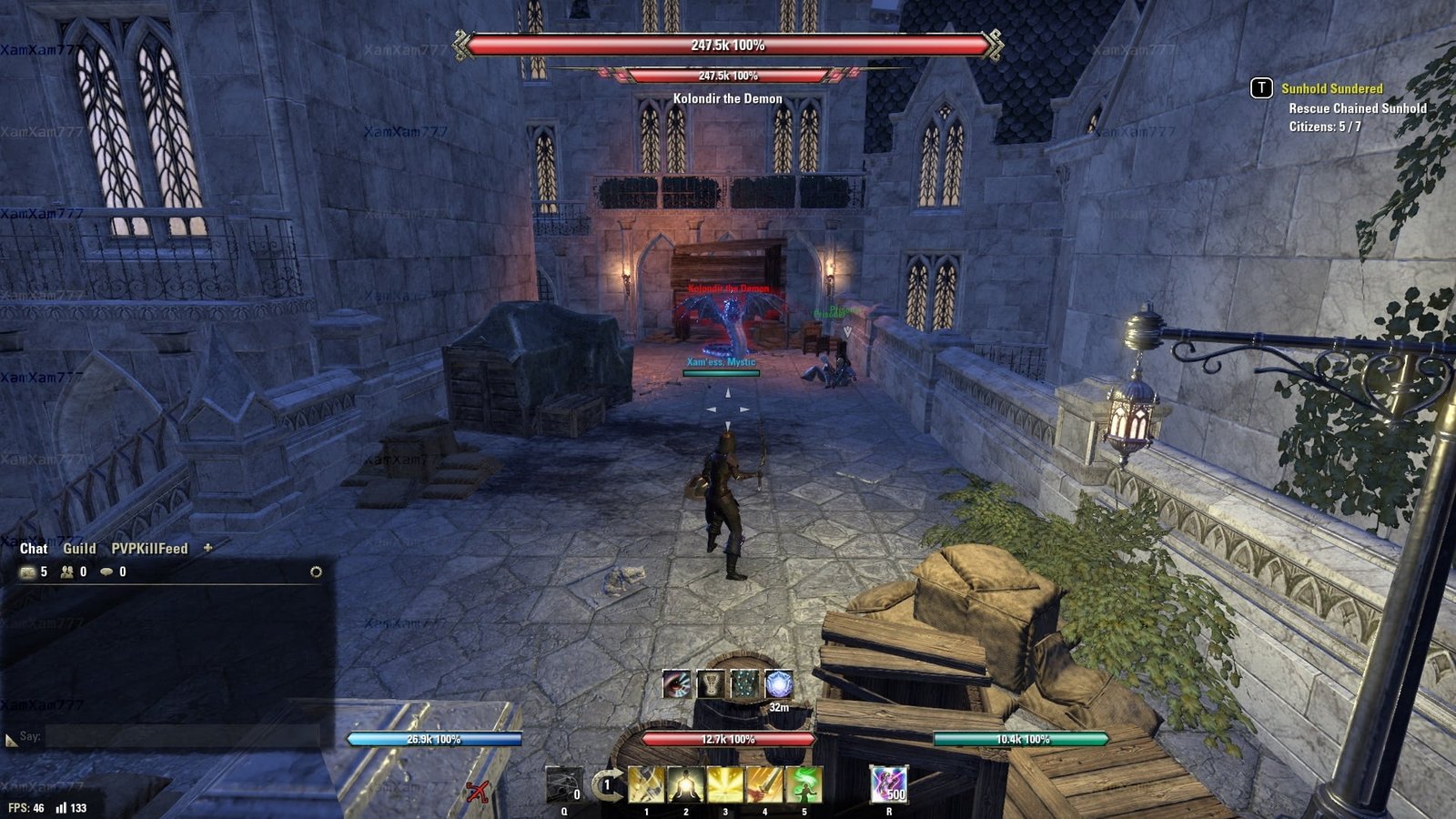Open the mail envelope notifications
The image size is (1456, 819).
click(28, 572)
